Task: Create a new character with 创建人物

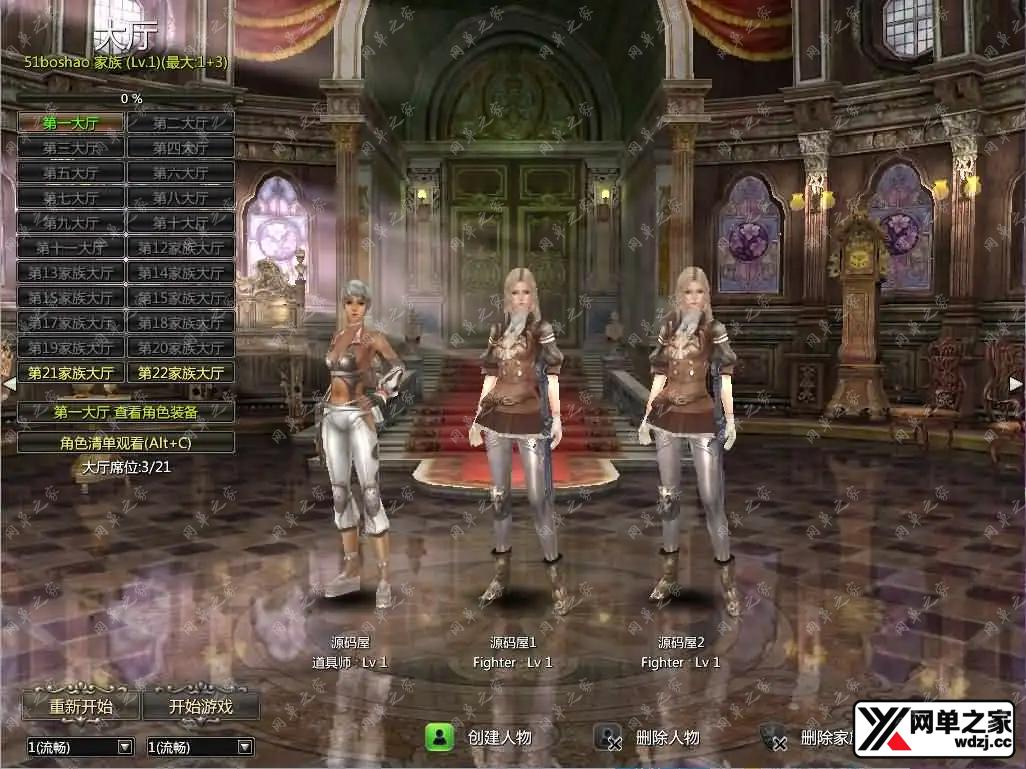Action: 480,738
